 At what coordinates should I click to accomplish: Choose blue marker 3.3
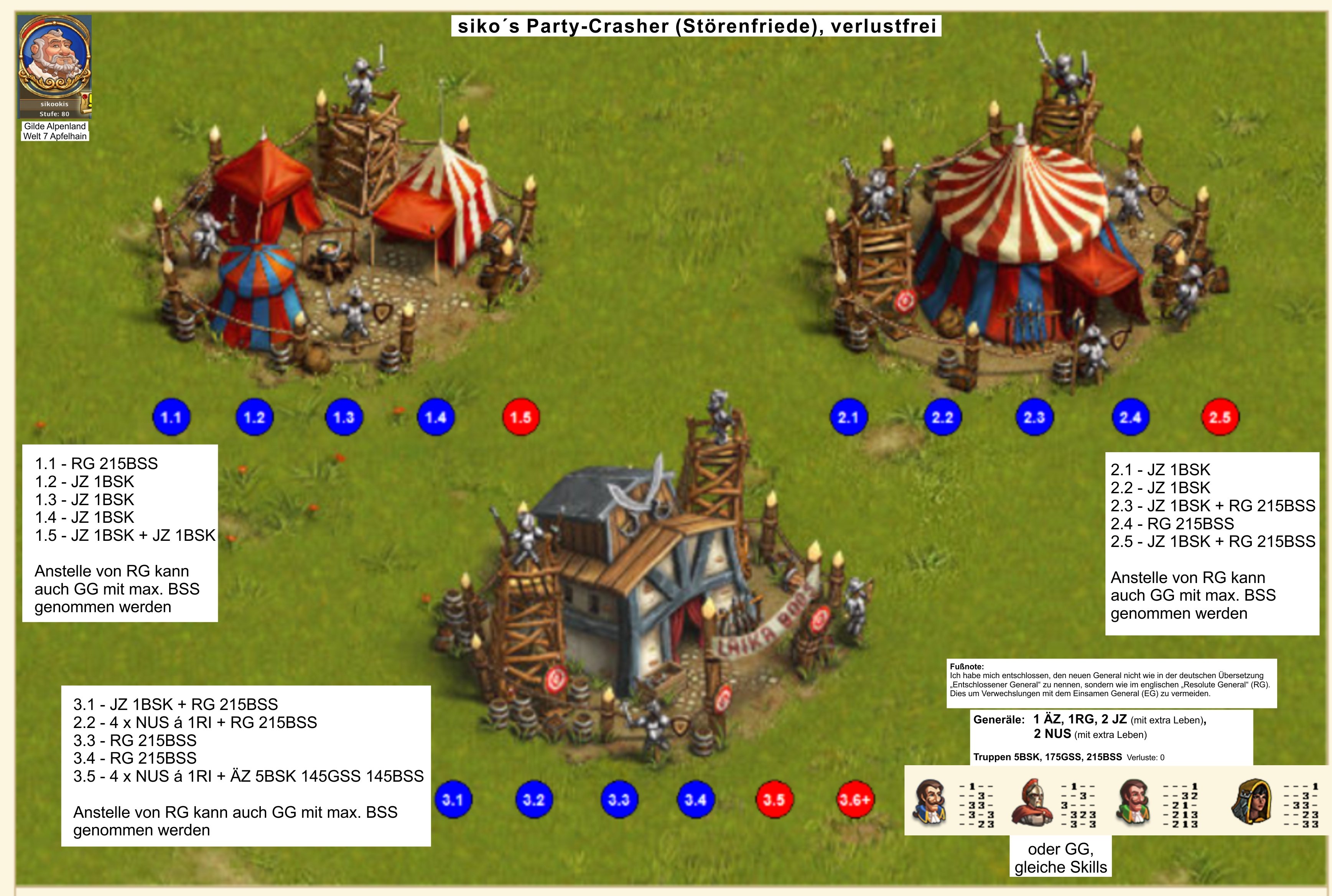point(619,799)
